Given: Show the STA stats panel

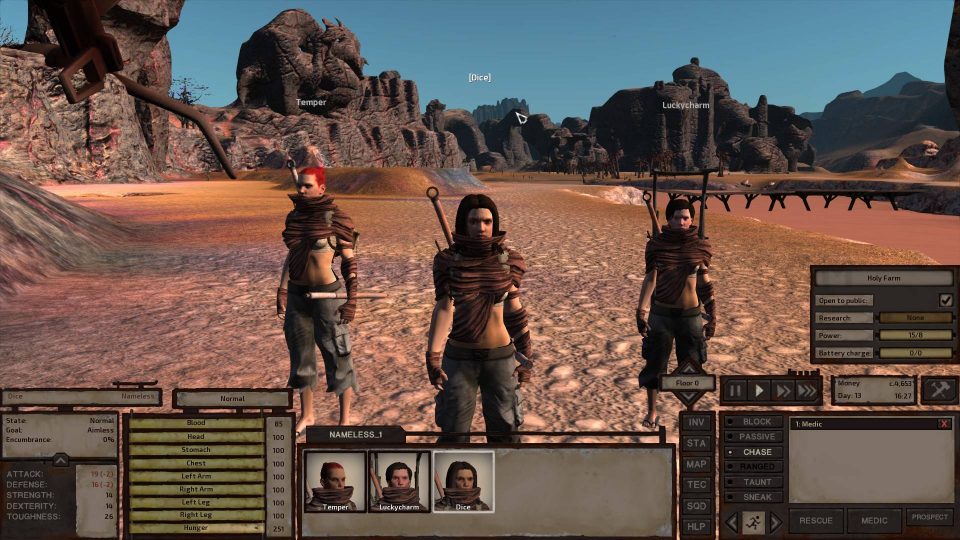Looking at the screenshot, I should click(695, 443).
